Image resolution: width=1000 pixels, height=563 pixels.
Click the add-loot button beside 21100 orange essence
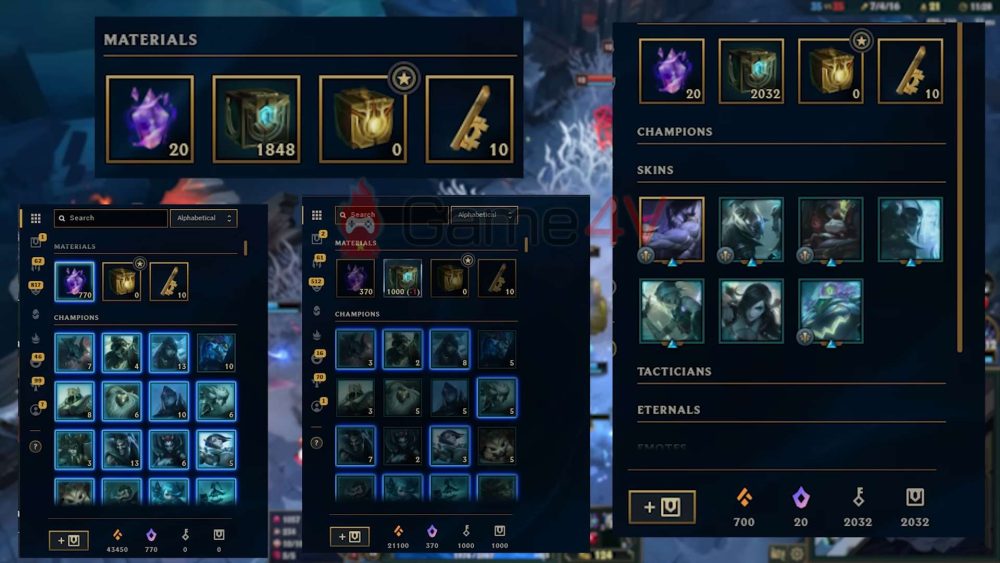[349, 537]
